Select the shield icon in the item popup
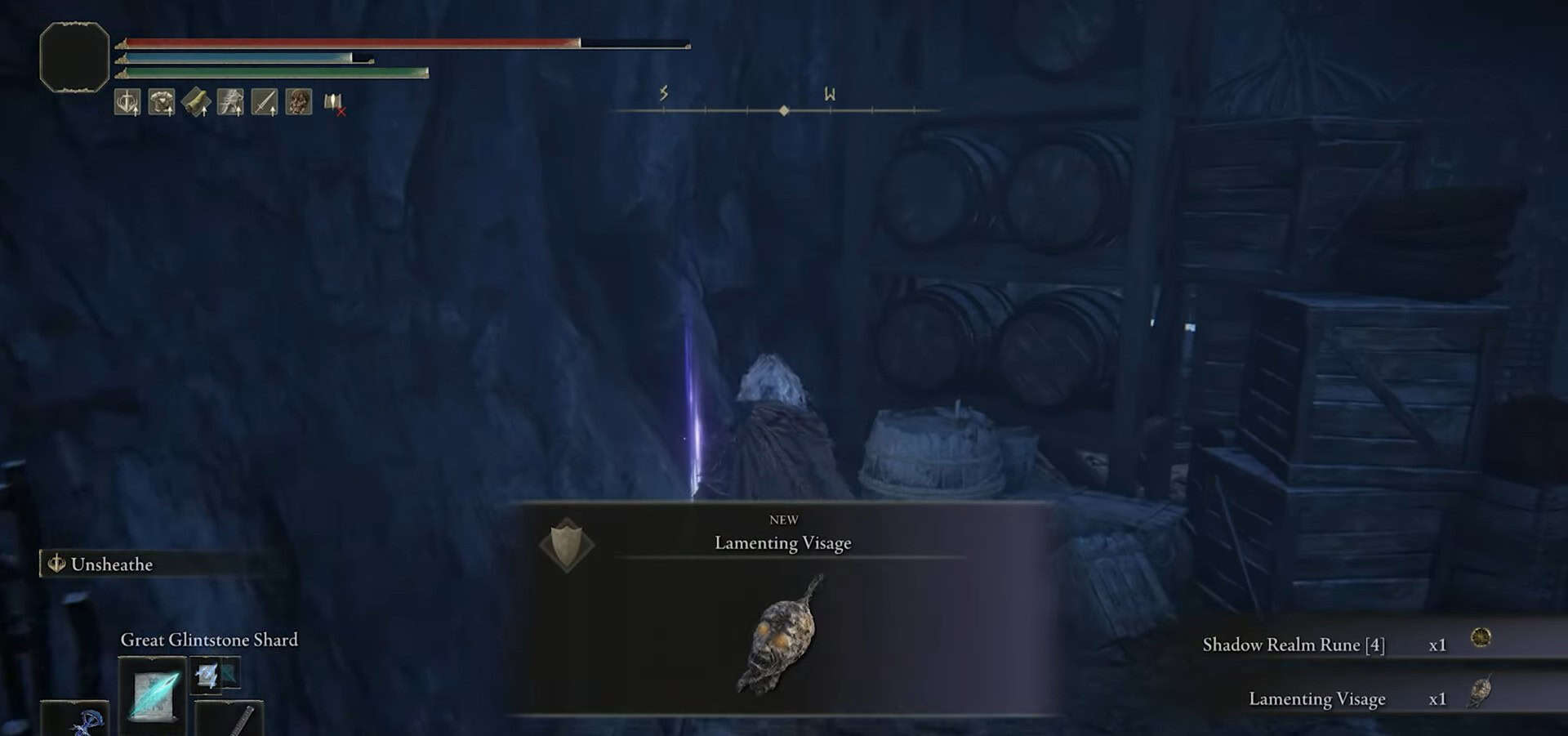Image resolution: width=1568 pixels, height=736 pixels. [x=567, y=544]
